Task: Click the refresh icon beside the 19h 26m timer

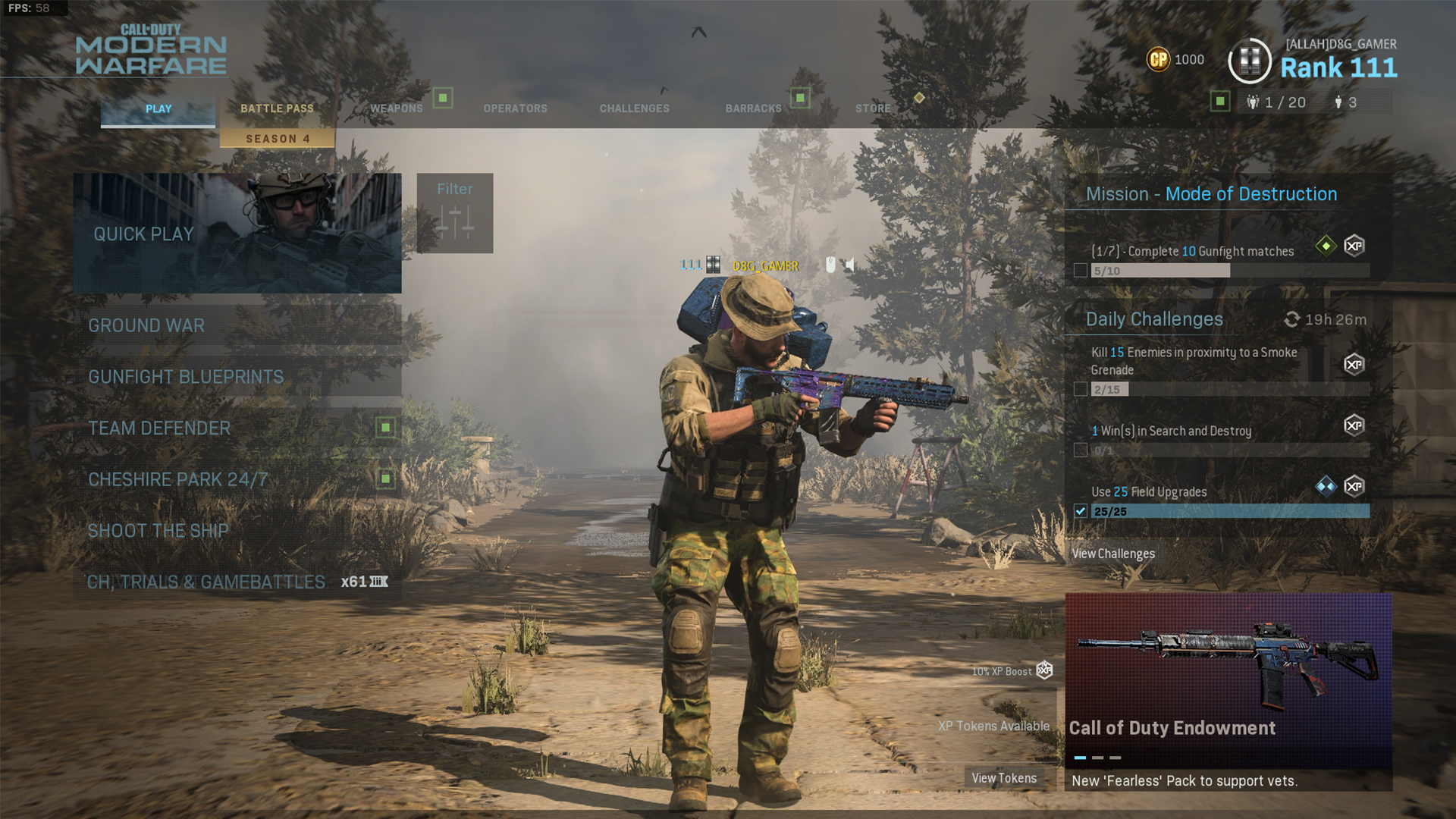Action: (x=1292, y=319)
